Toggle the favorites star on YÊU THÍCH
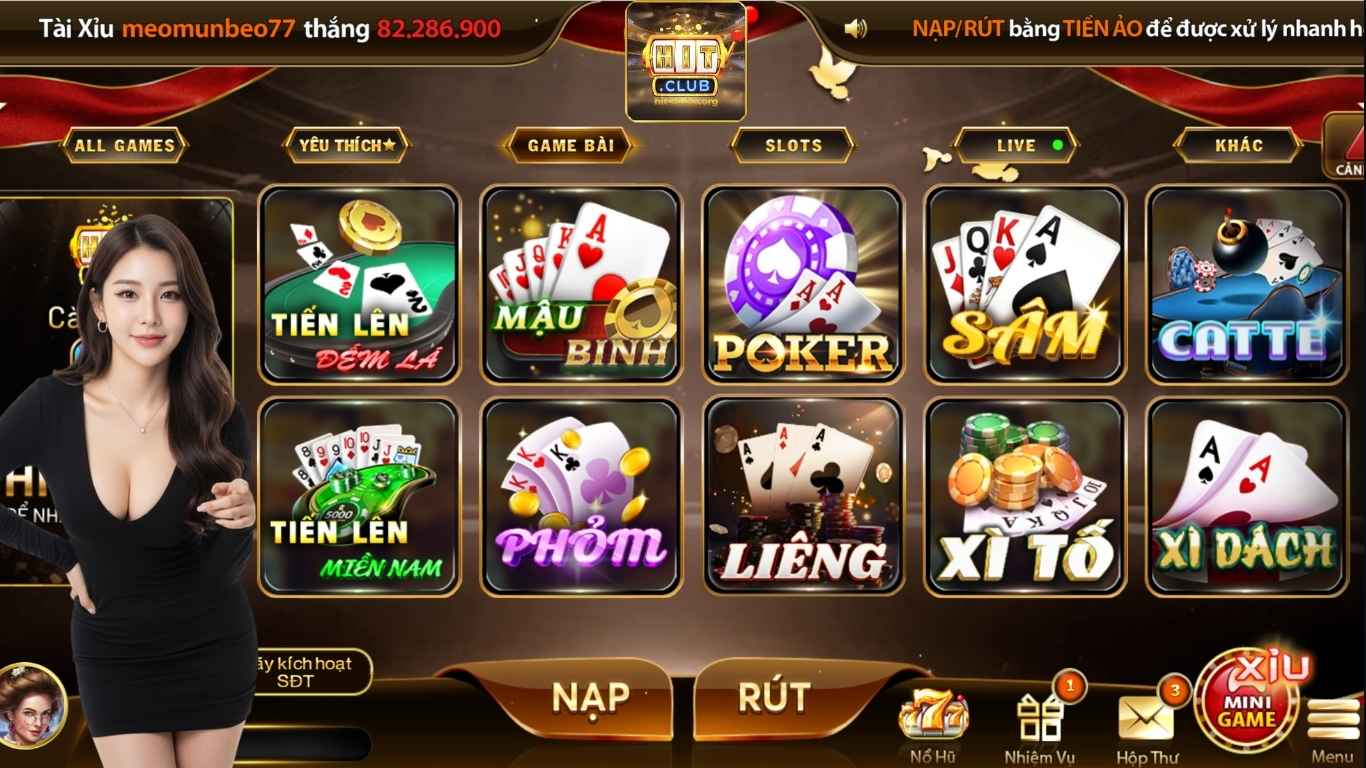The image size is (1366, 768). 347,145
